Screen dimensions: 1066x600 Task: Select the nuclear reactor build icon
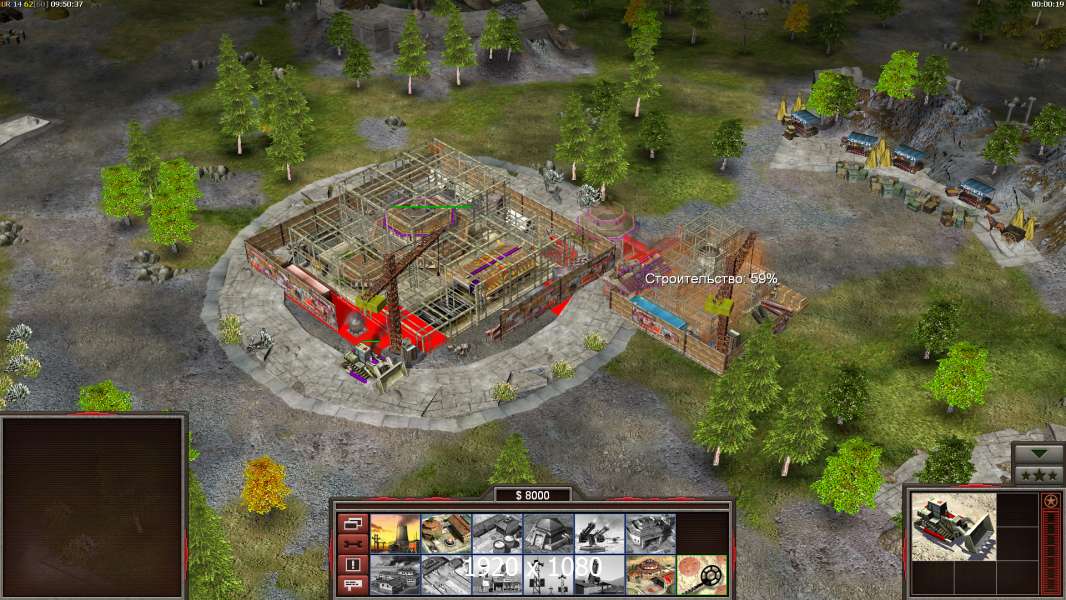coord(395,533)
